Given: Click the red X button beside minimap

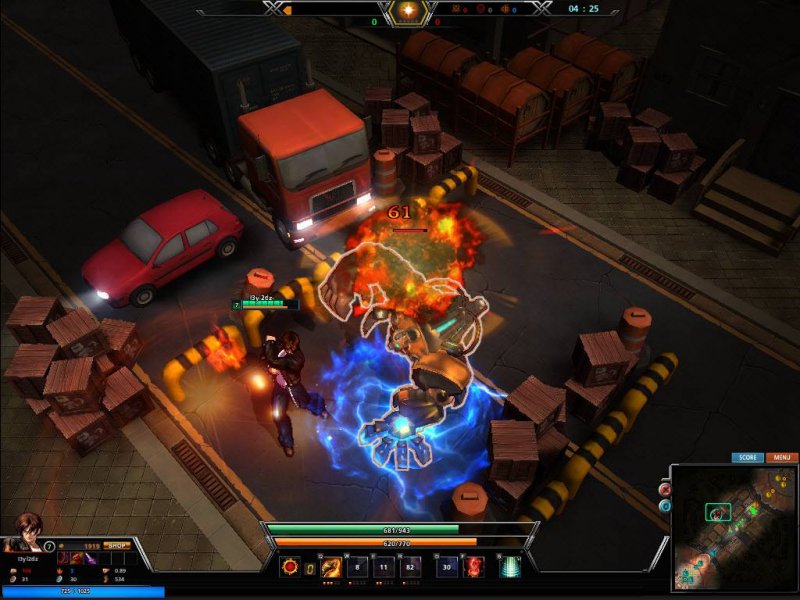Looking at the screenshot, I should 665,490.
